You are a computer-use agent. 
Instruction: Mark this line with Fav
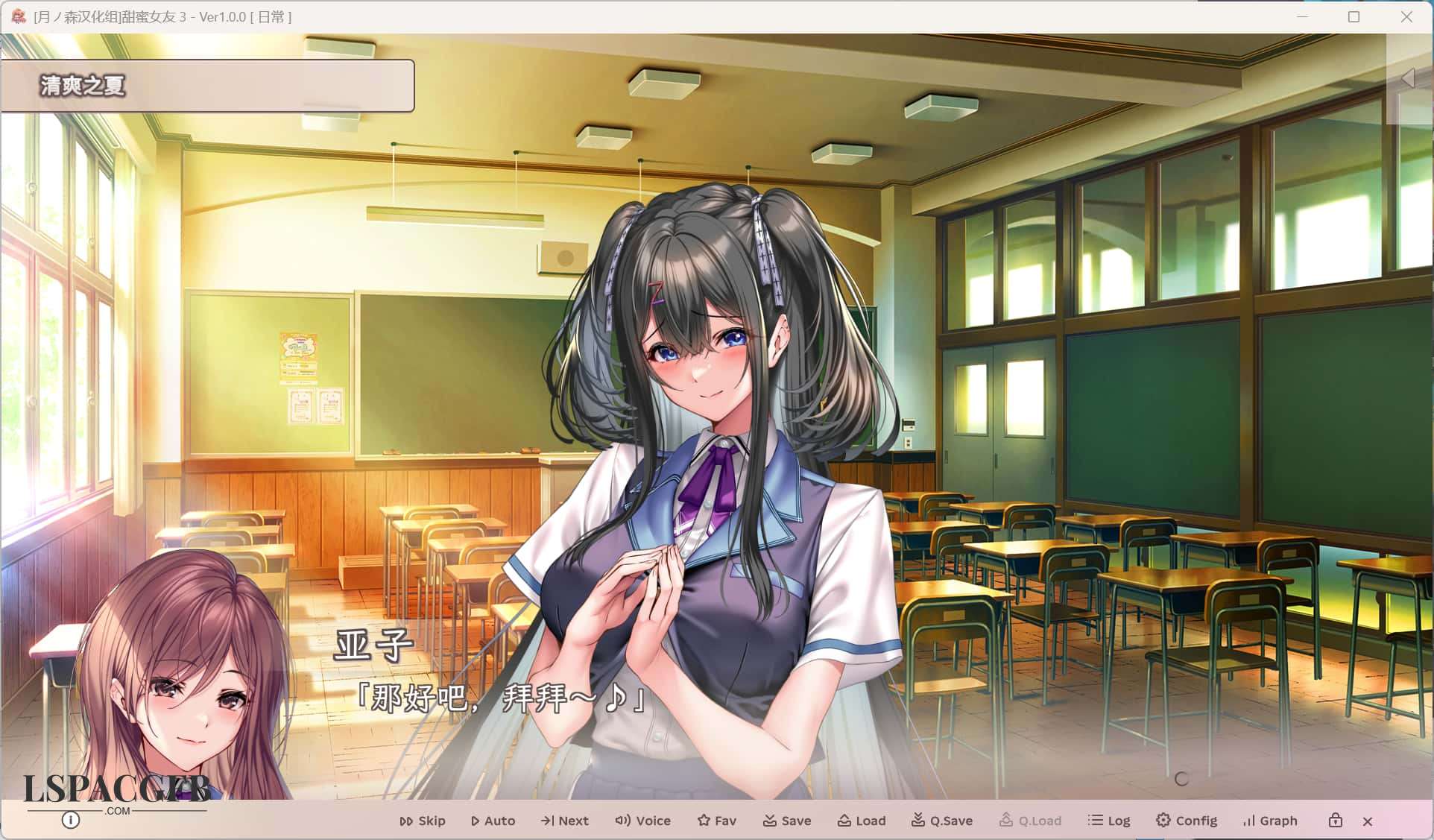(716, 821)
